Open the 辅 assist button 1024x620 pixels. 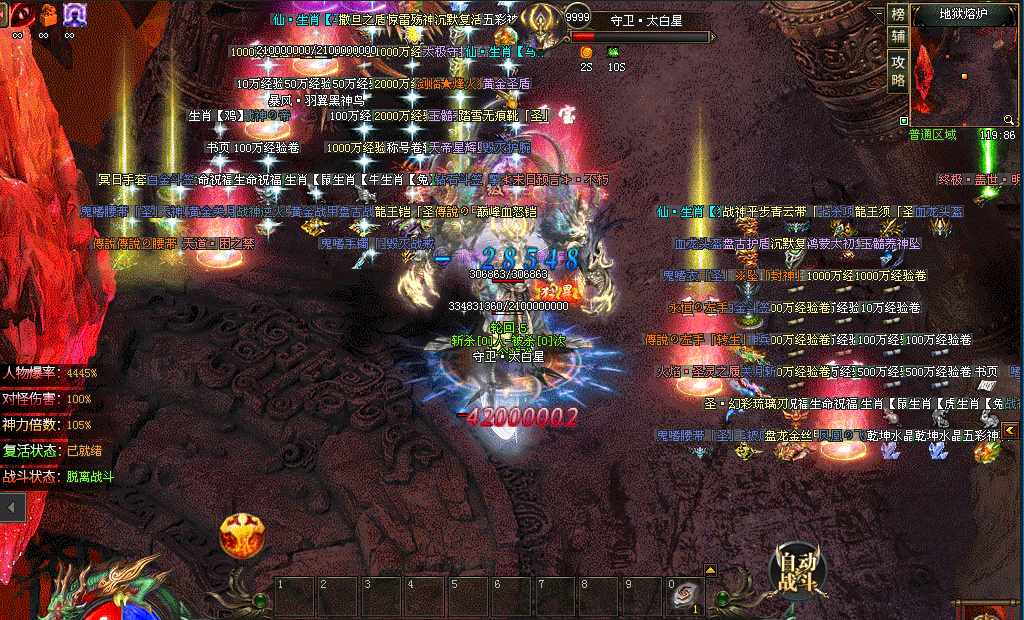coord(897,37)
